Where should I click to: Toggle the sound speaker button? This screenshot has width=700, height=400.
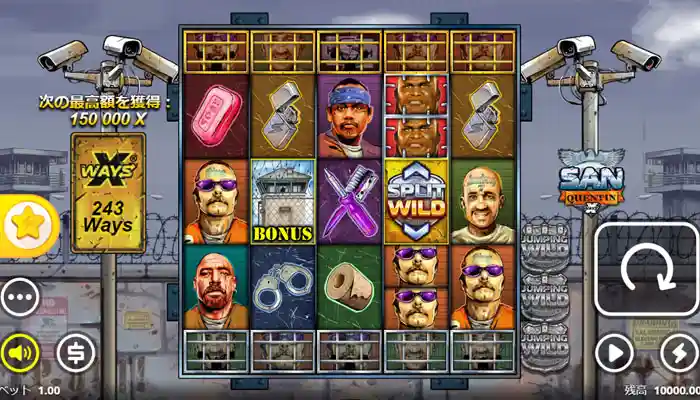point(19,352)
